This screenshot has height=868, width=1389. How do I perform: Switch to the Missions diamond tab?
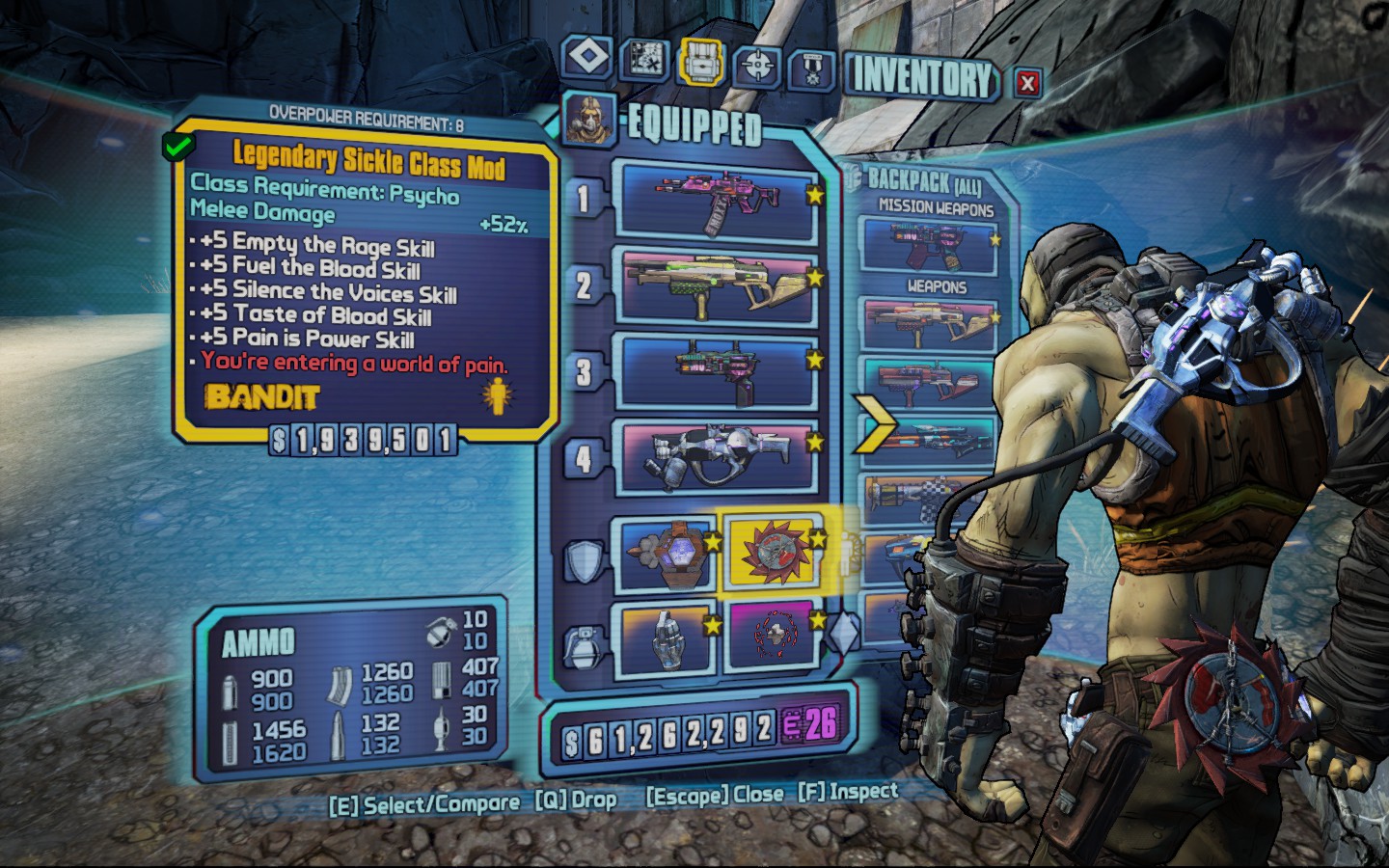[x=587, y=57]
